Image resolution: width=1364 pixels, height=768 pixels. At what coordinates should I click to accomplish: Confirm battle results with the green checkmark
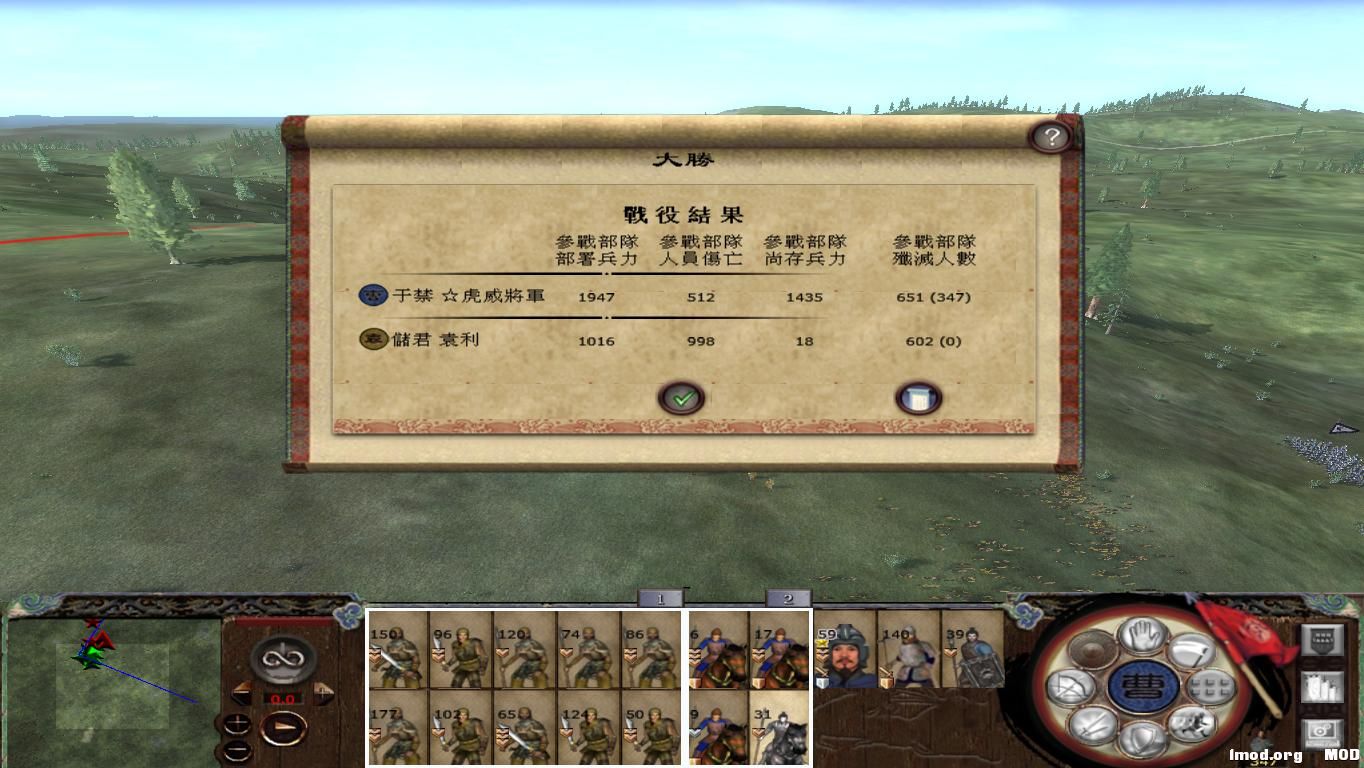[x=683, y=397]
